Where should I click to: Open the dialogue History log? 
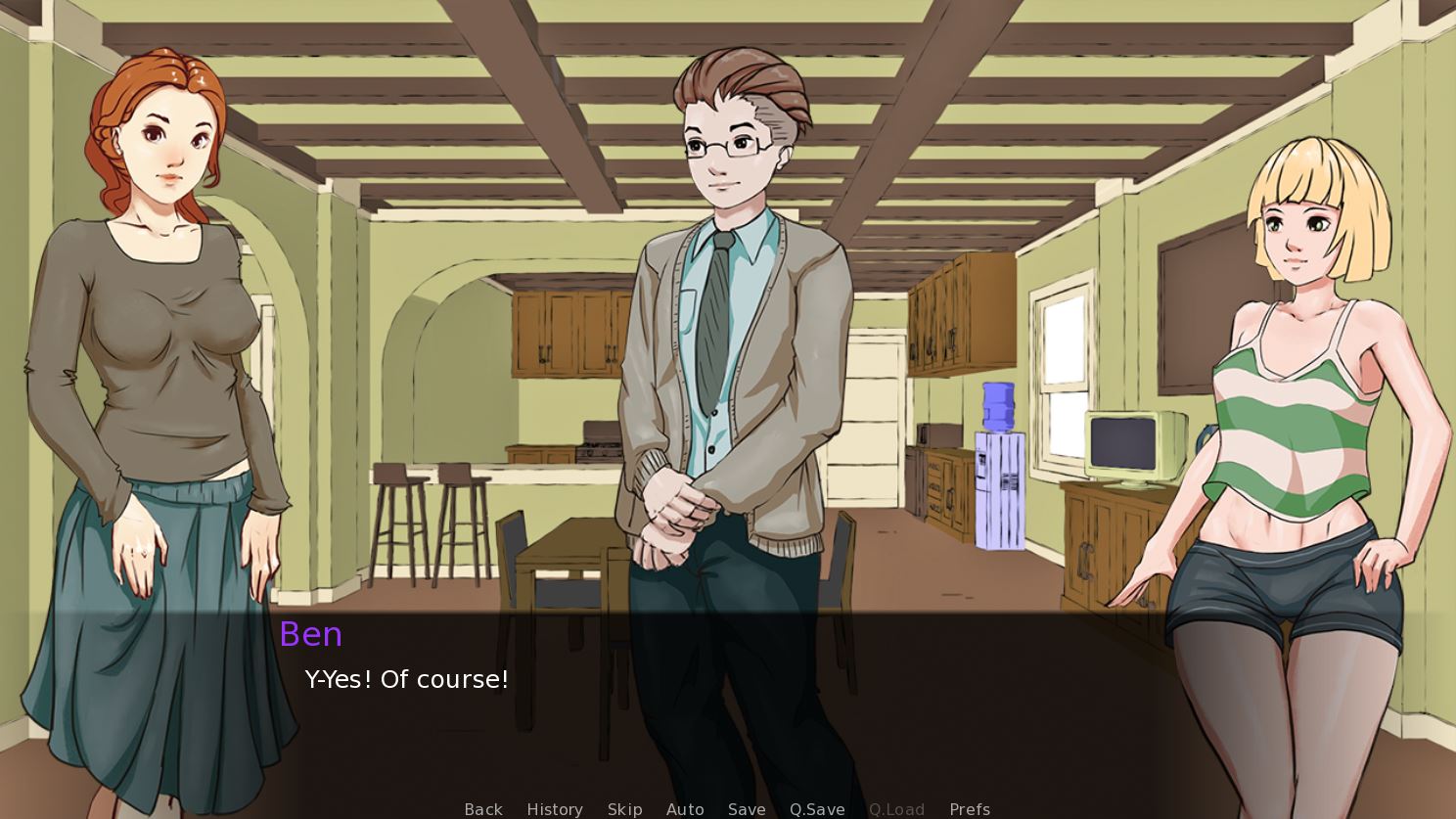pos(554,809)
